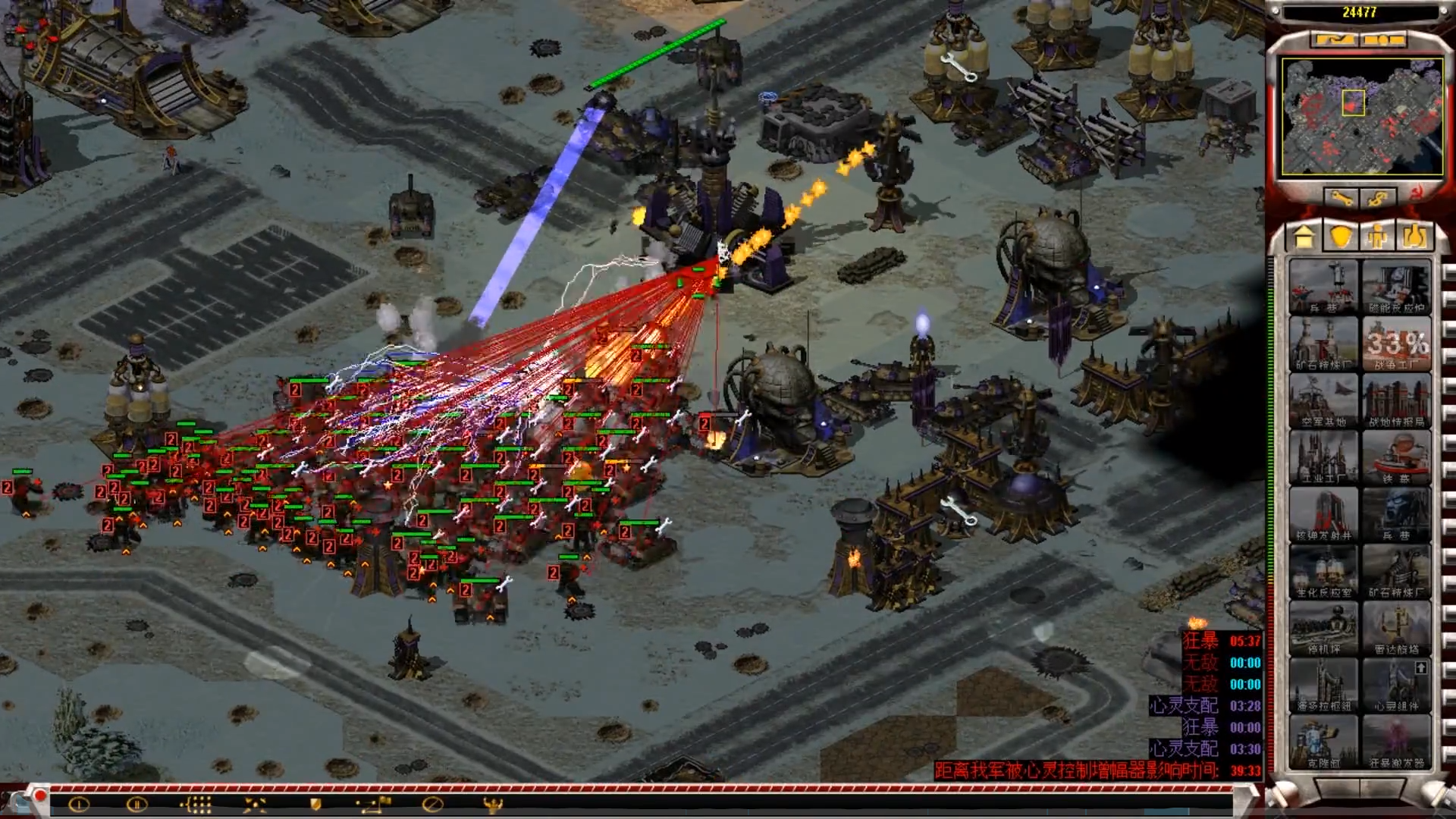Switch to the vehicles build tab
This screenshot has height=819, width=1456.
point(1414,237)
